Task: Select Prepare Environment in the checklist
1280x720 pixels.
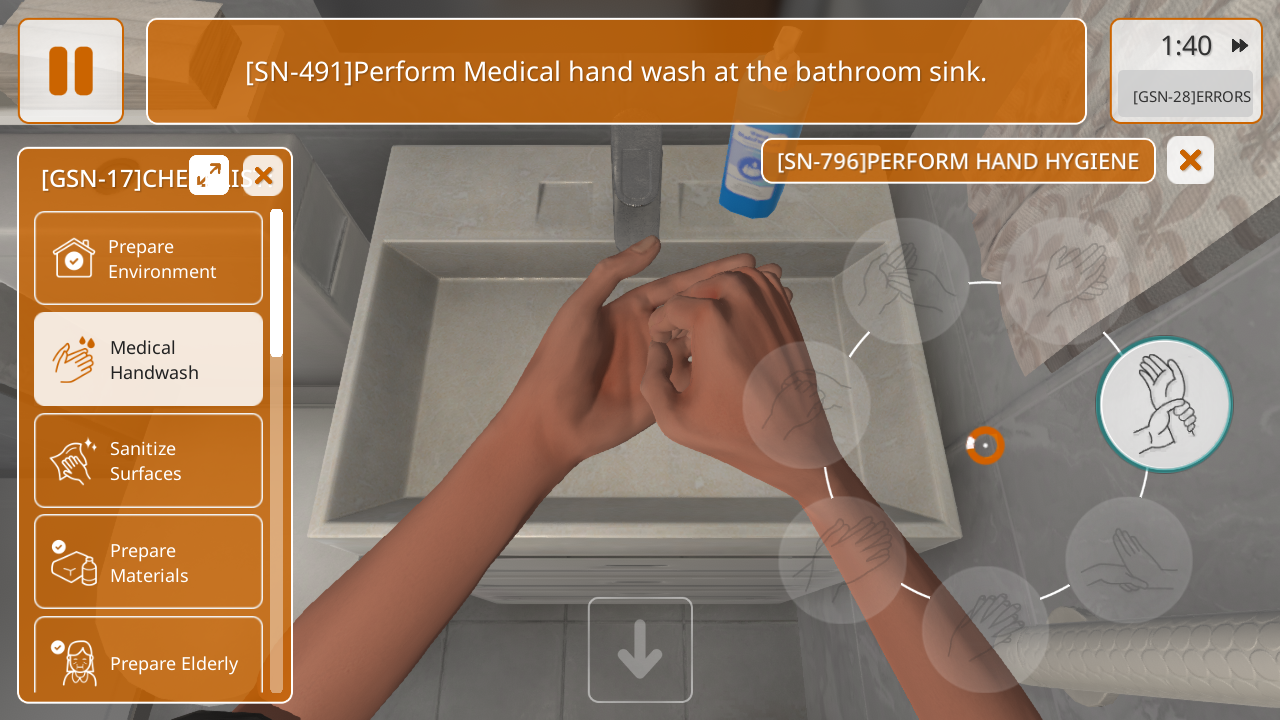Action: coord(148,258)
